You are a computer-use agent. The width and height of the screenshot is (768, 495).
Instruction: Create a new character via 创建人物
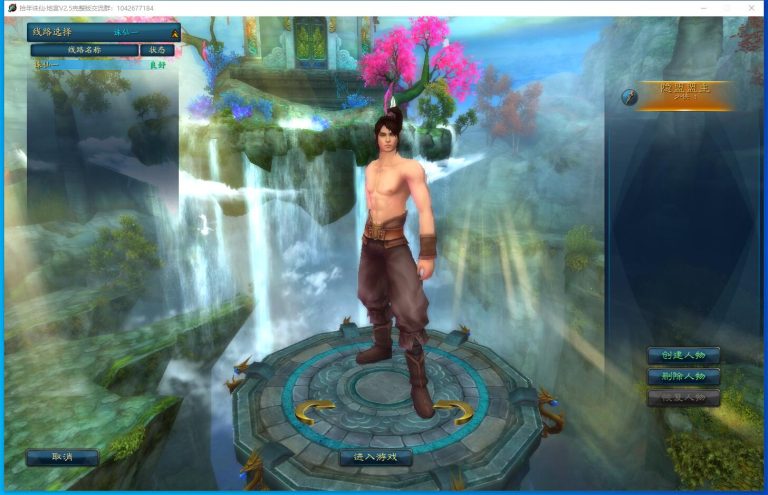(x=683, y=355)
